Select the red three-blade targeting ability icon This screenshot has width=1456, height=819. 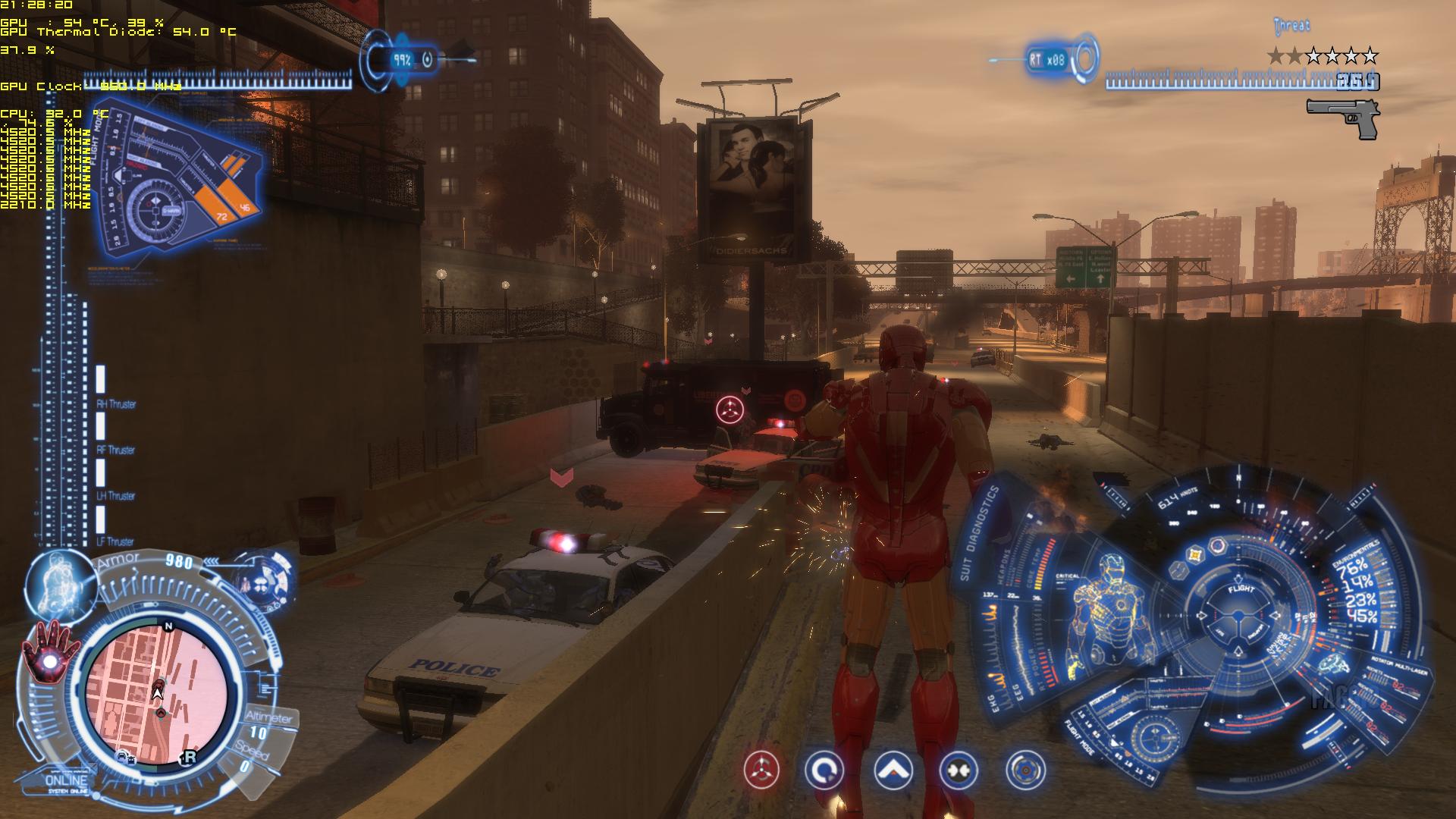pyautogui.click(x=761, y=771)
